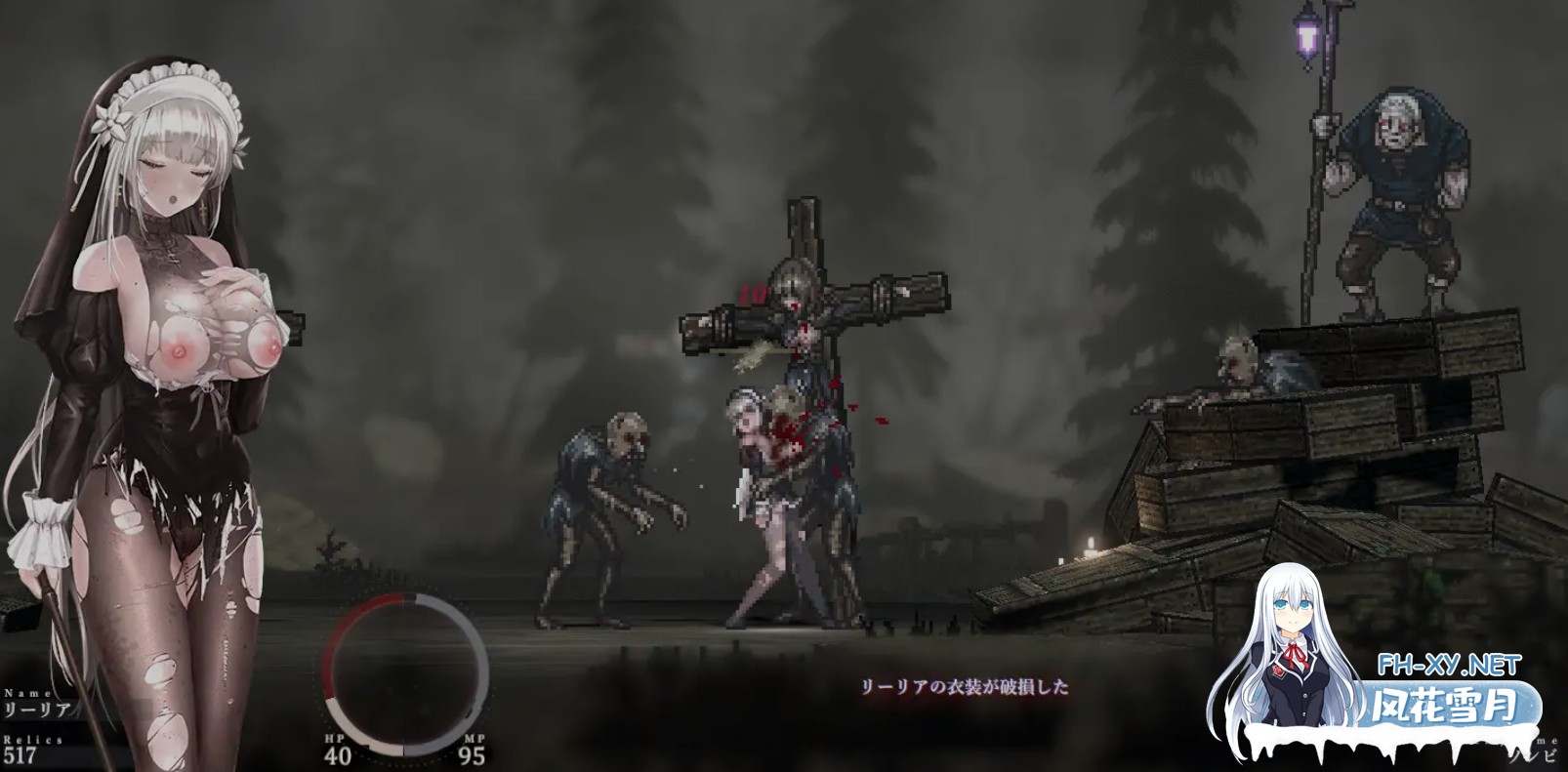Click the Relics counter showing 517
1568x772 pixels.
(21, 753)
